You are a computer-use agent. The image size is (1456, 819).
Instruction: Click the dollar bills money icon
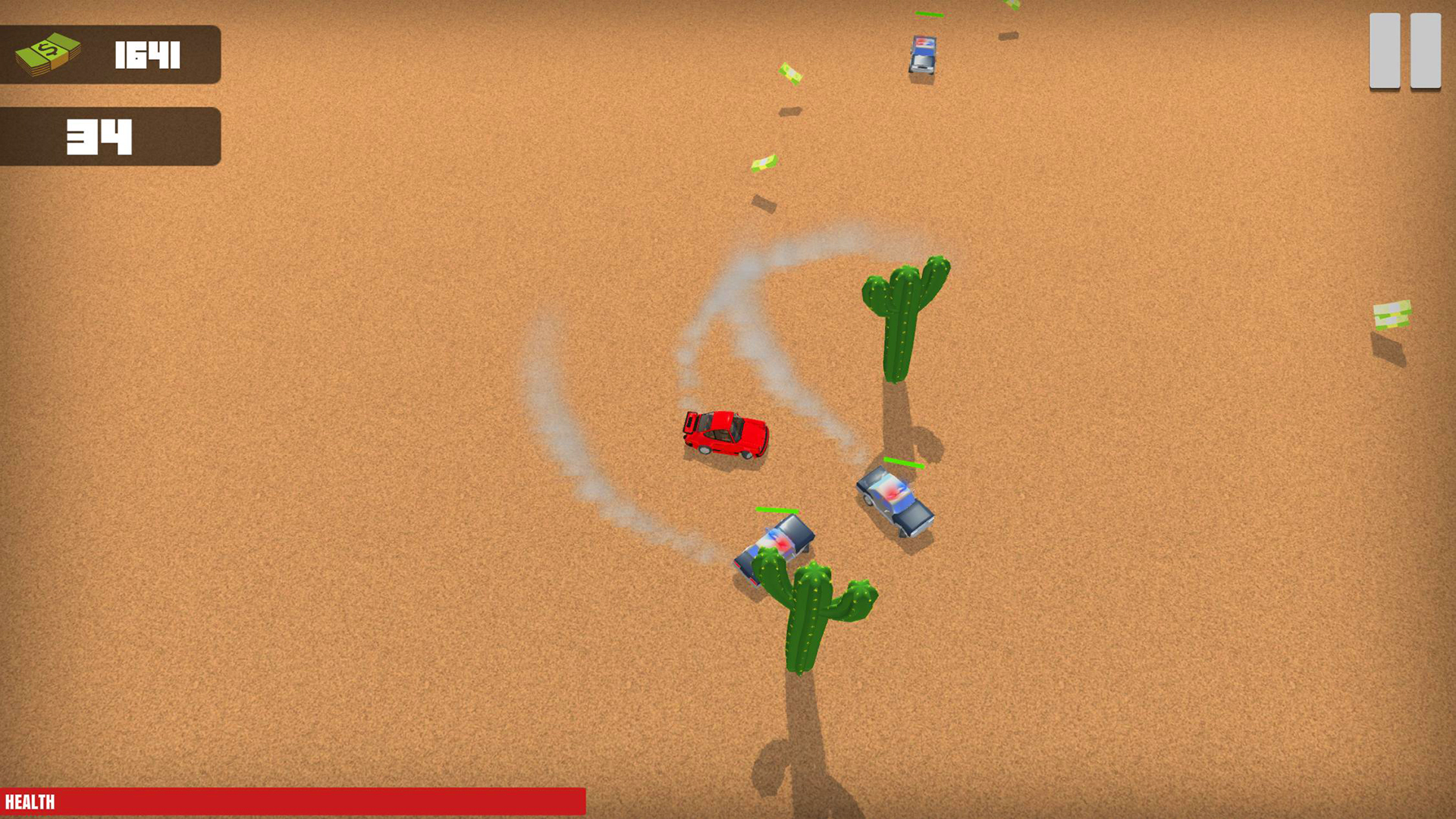[x=49, y=53]
